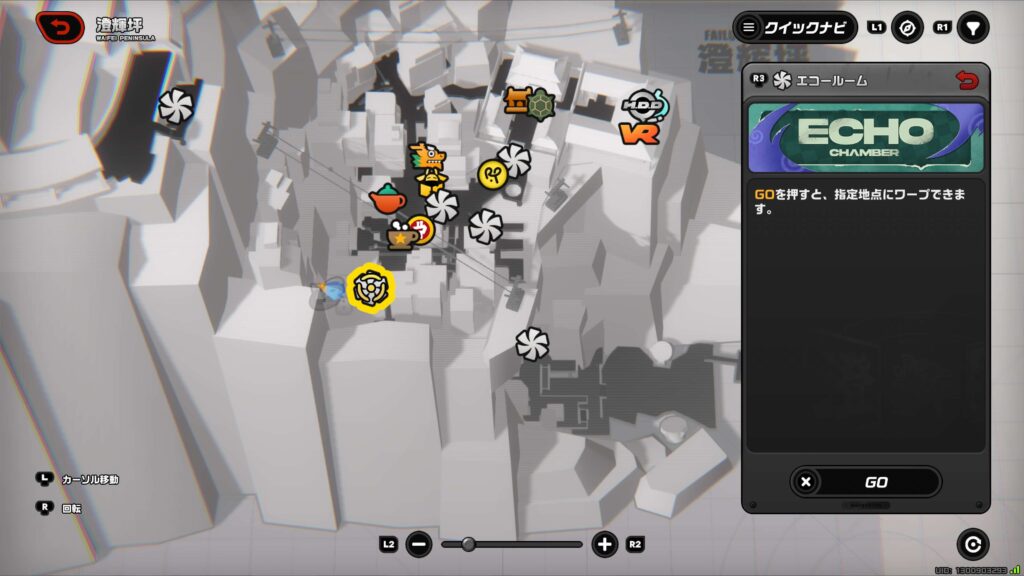
Task: Select the dragon statue map marker
Action: point(429,166)
